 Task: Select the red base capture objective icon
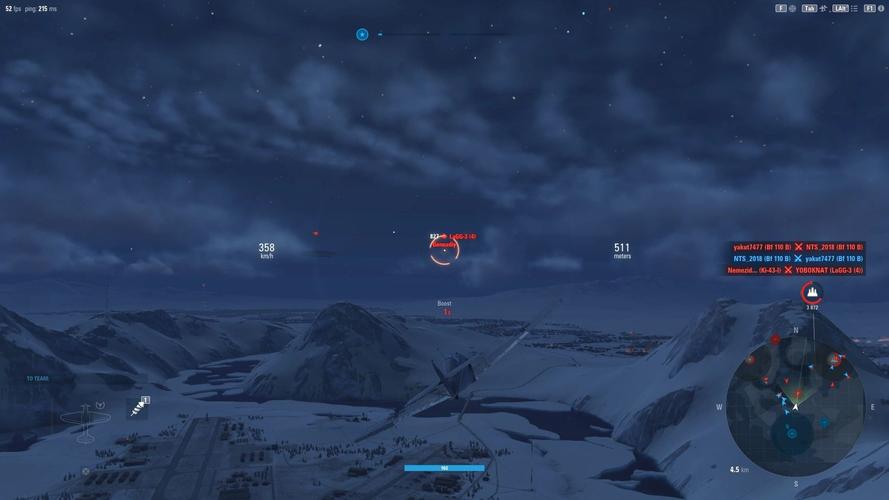(811, 293)
